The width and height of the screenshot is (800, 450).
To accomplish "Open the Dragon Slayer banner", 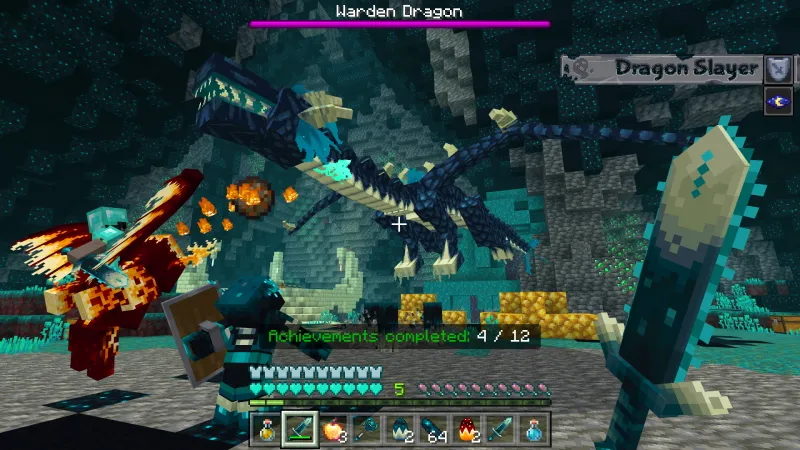I will click(662, 68).
